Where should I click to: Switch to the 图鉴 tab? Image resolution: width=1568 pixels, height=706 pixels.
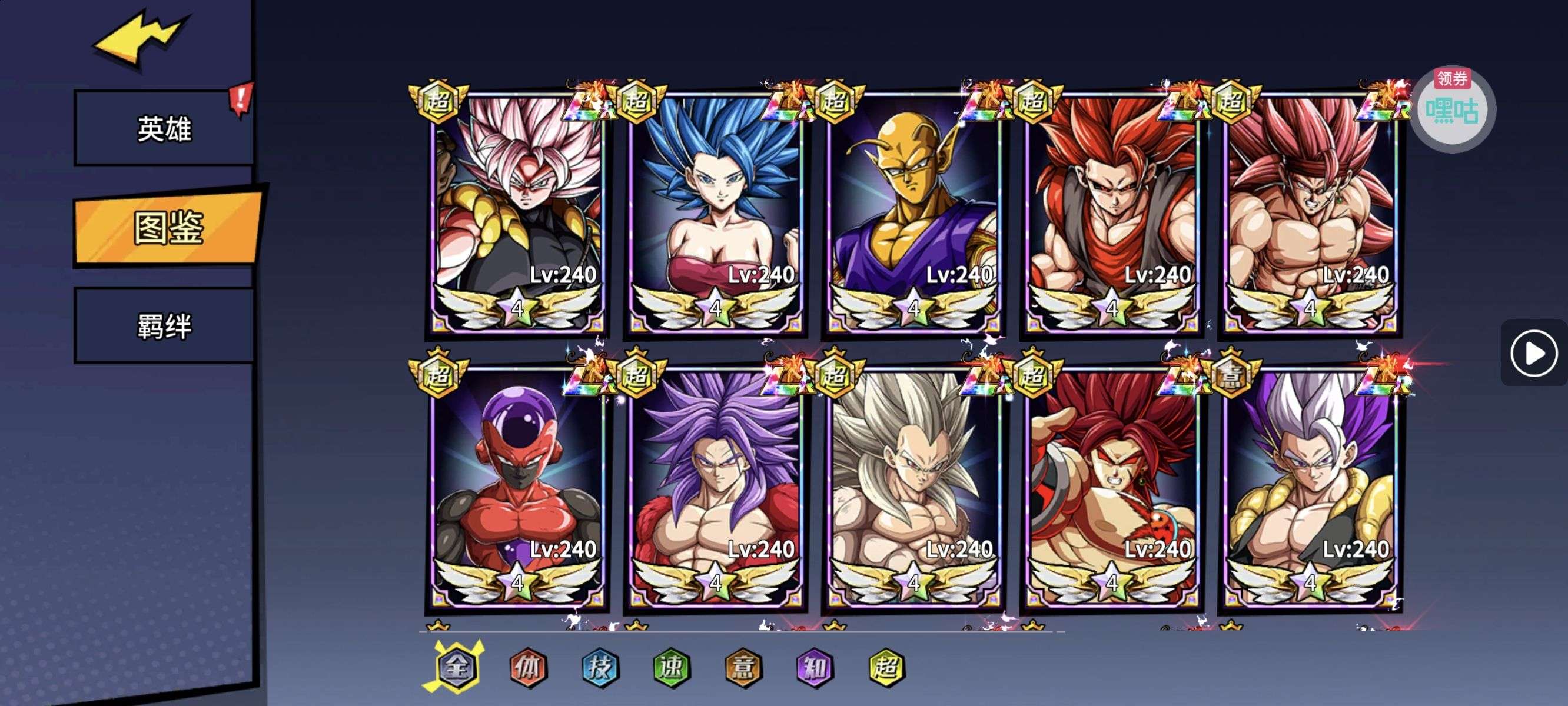[168, 228]
